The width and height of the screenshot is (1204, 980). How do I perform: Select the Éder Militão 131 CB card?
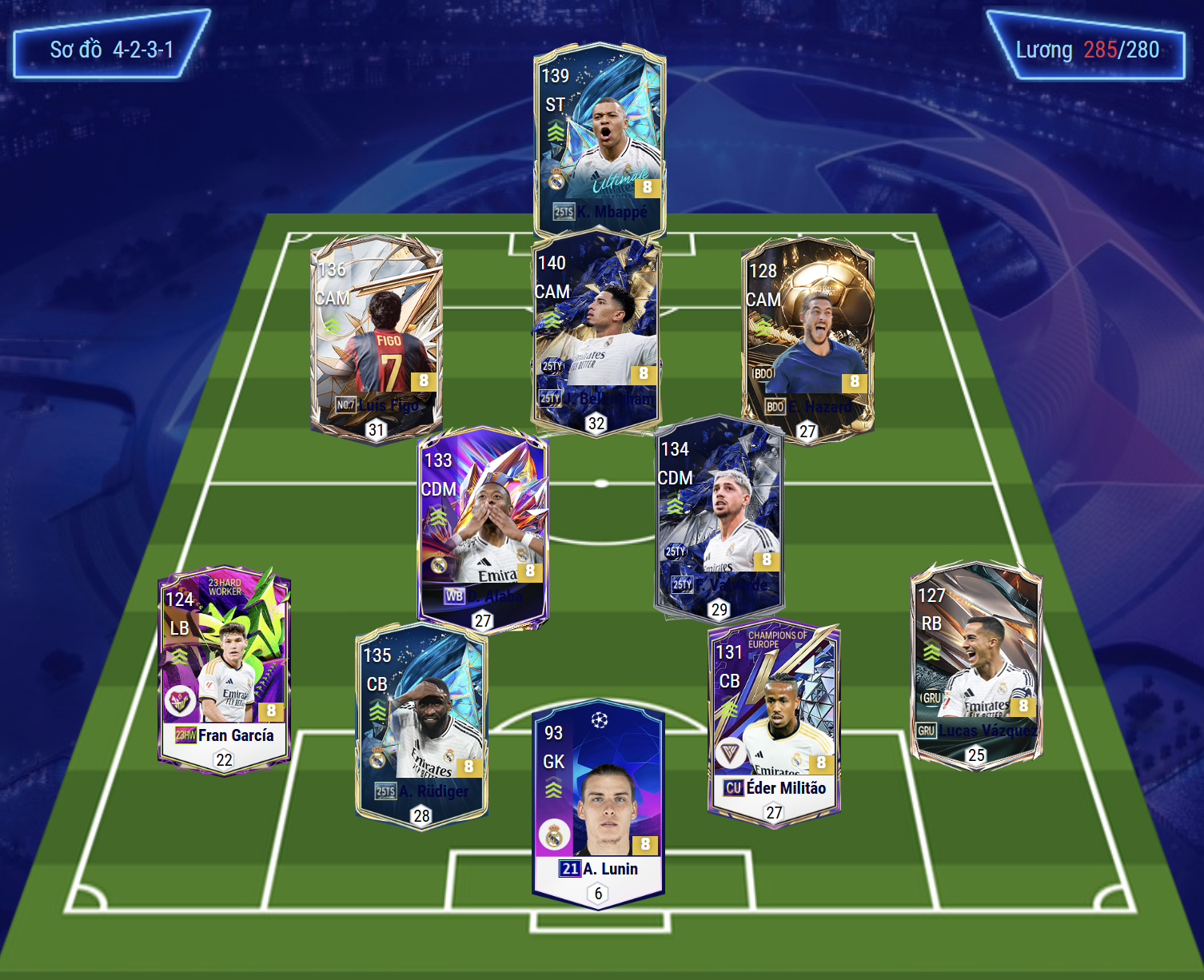774,719
